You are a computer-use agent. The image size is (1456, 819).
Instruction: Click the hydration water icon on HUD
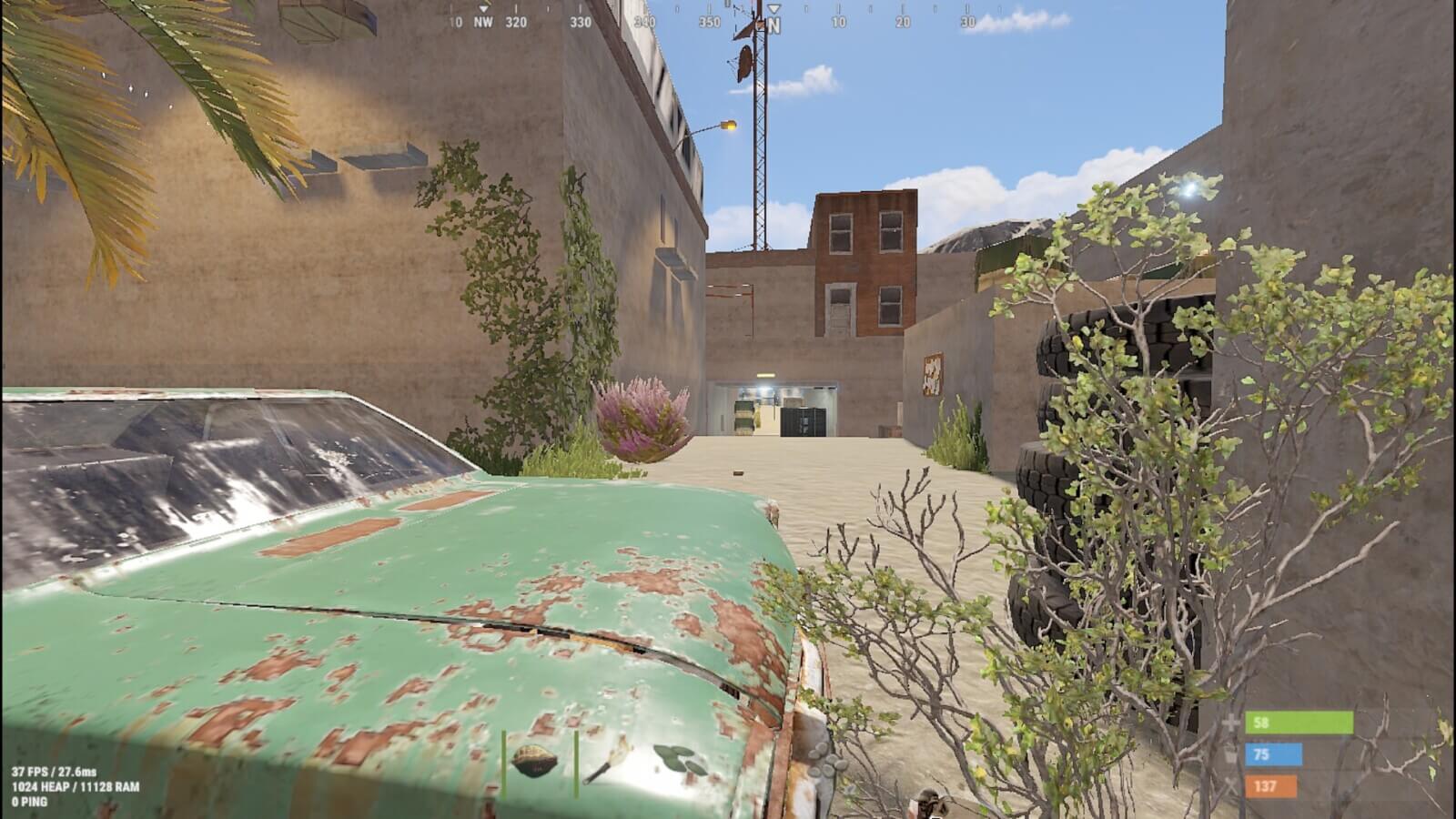[x=1230, y=754]
